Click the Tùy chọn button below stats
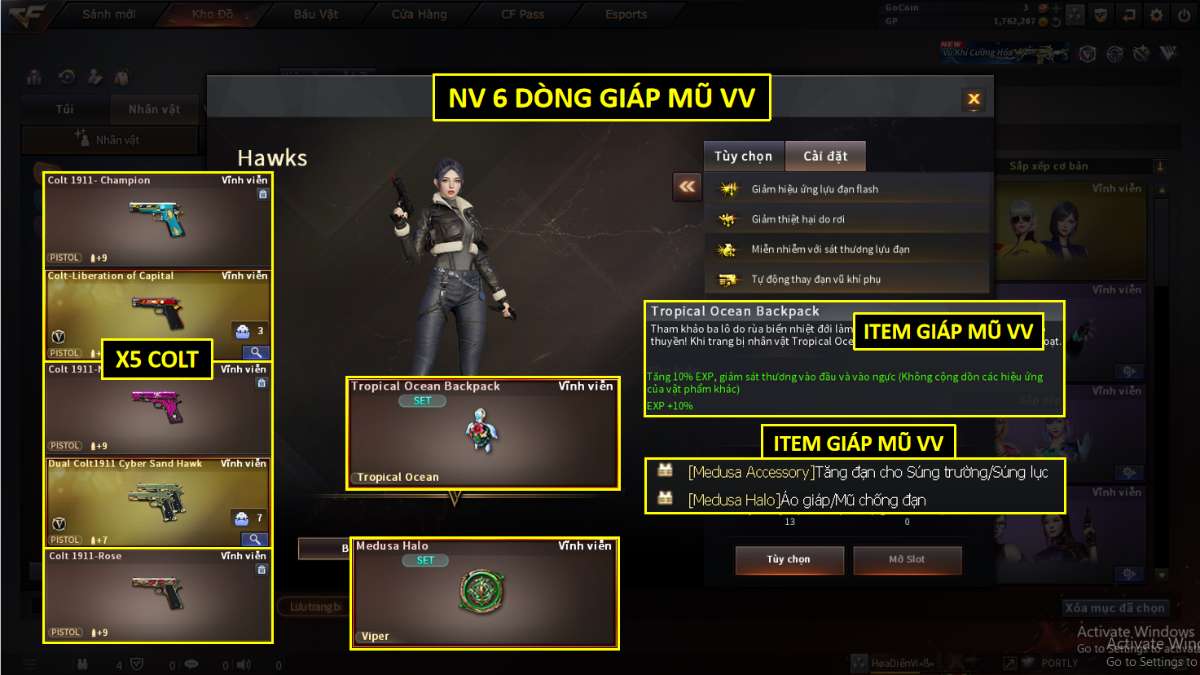This screenshot has height=675, width=1200. tap(789, 559)
